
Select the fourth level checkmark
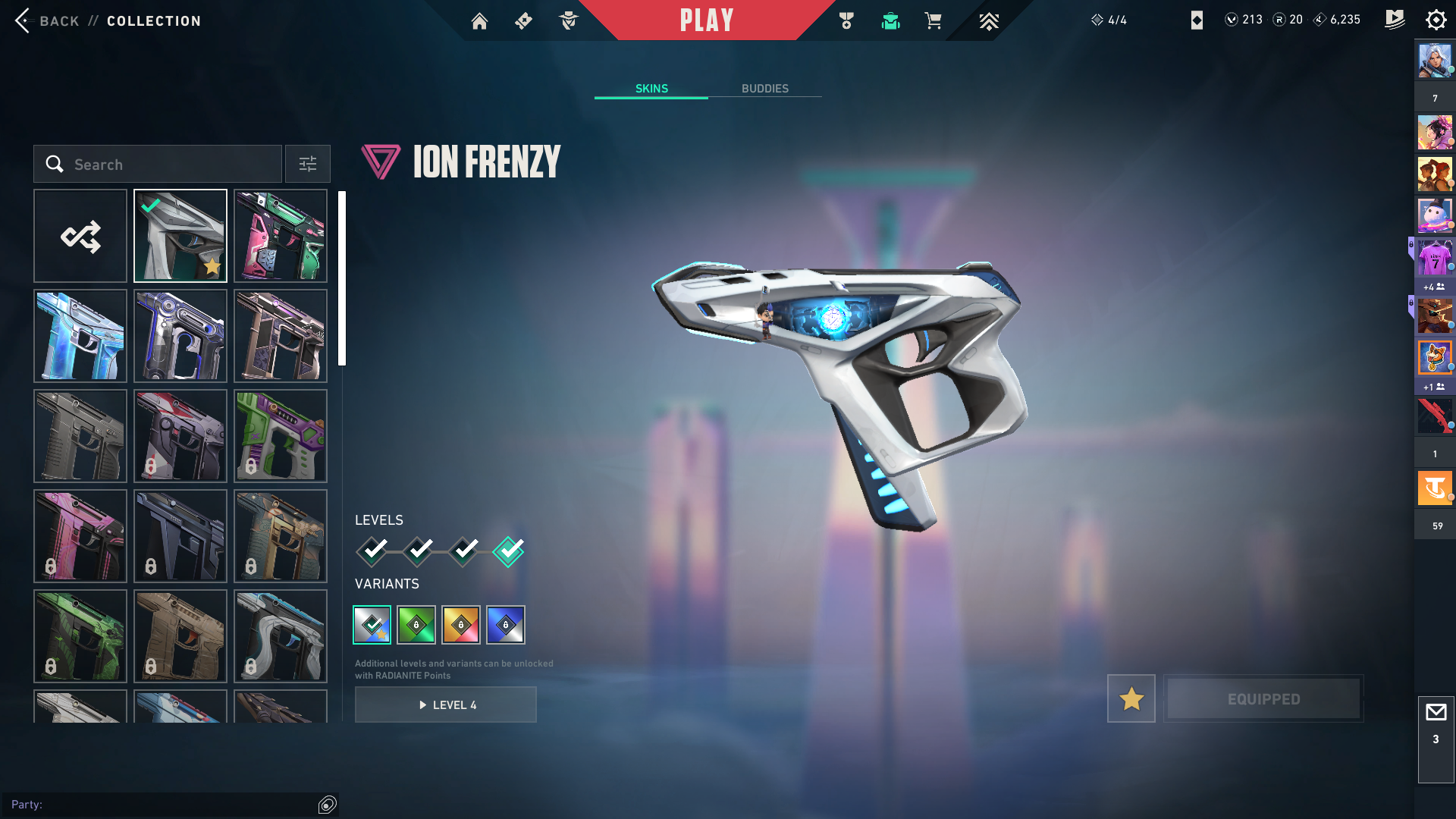click(x=508, y=551)
